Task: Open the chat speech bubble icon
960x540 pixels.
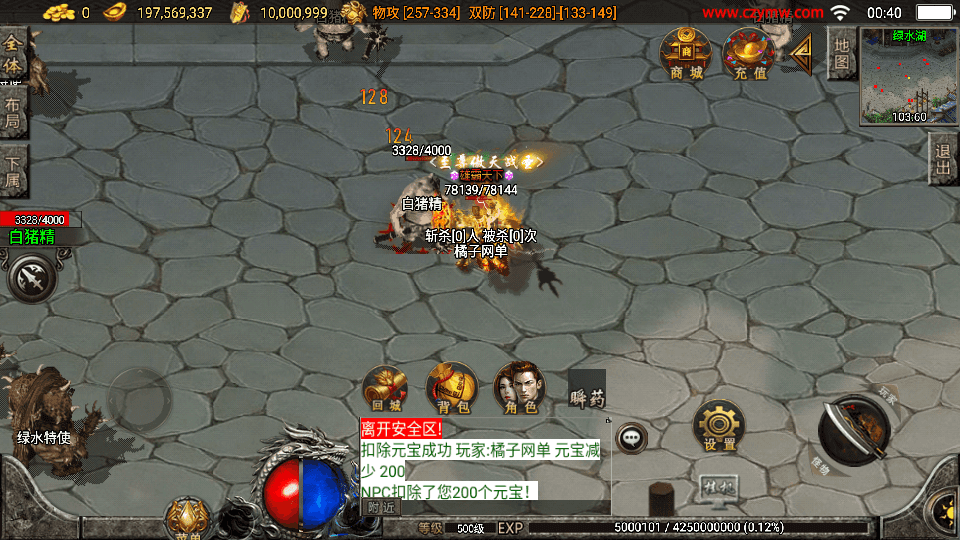Action: [x=631, y=437]
